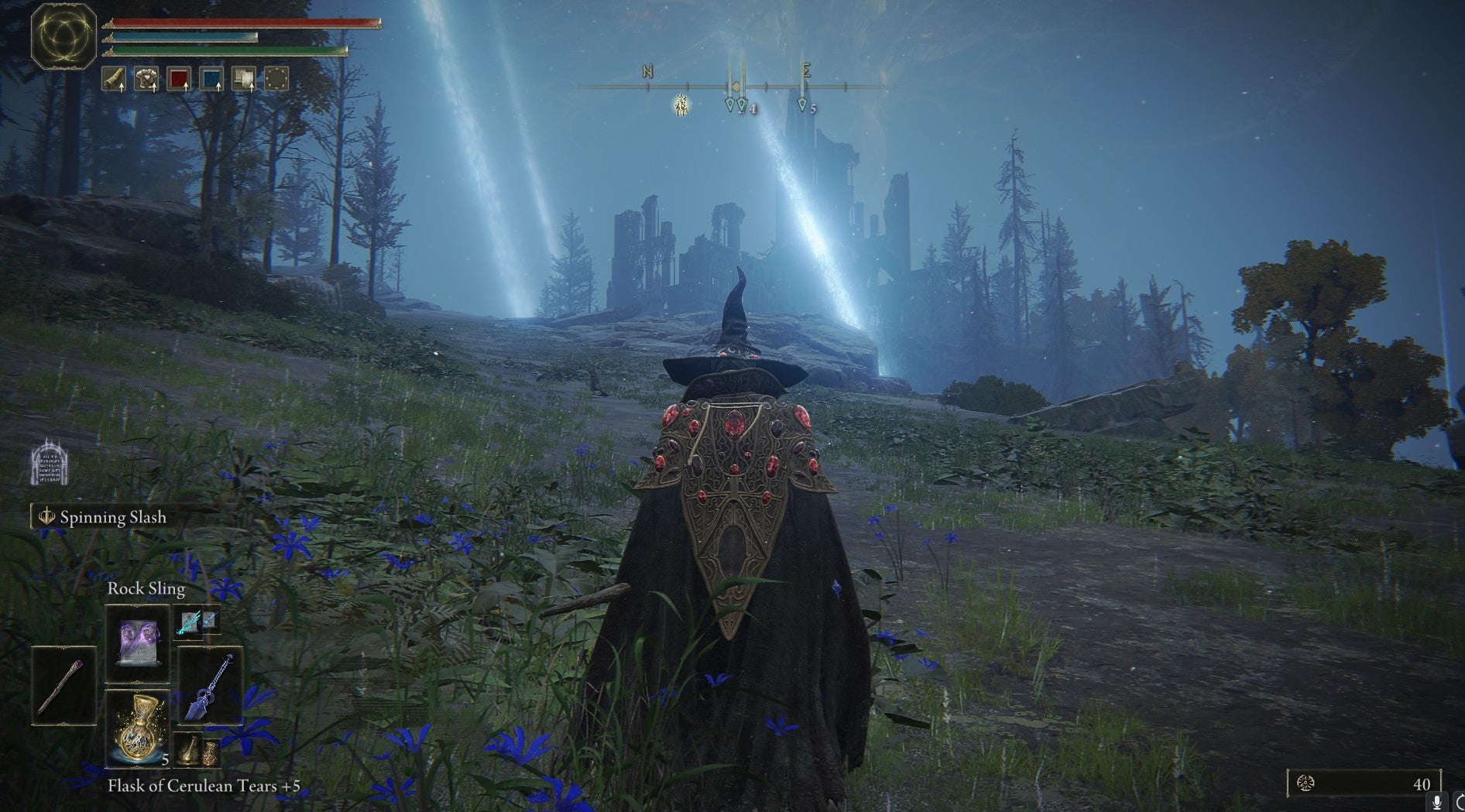
Task: Click the microphone icon in the corner
Action: (1437, 803)
